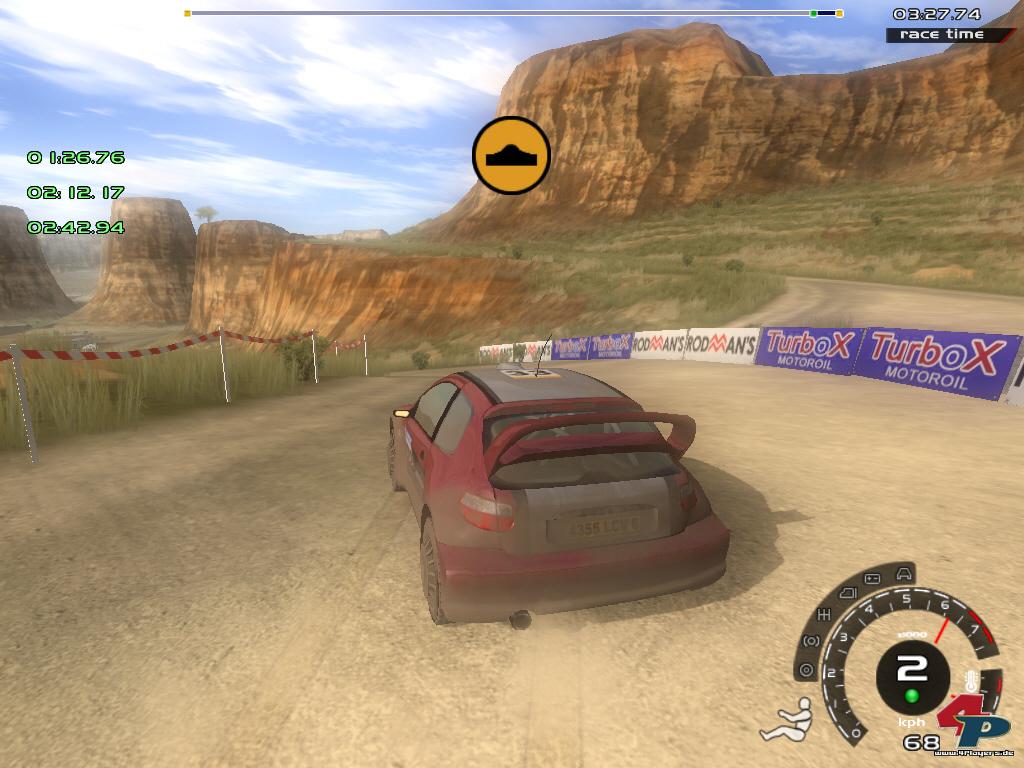Click the battery damage indicator icon

tap(872, 578)
